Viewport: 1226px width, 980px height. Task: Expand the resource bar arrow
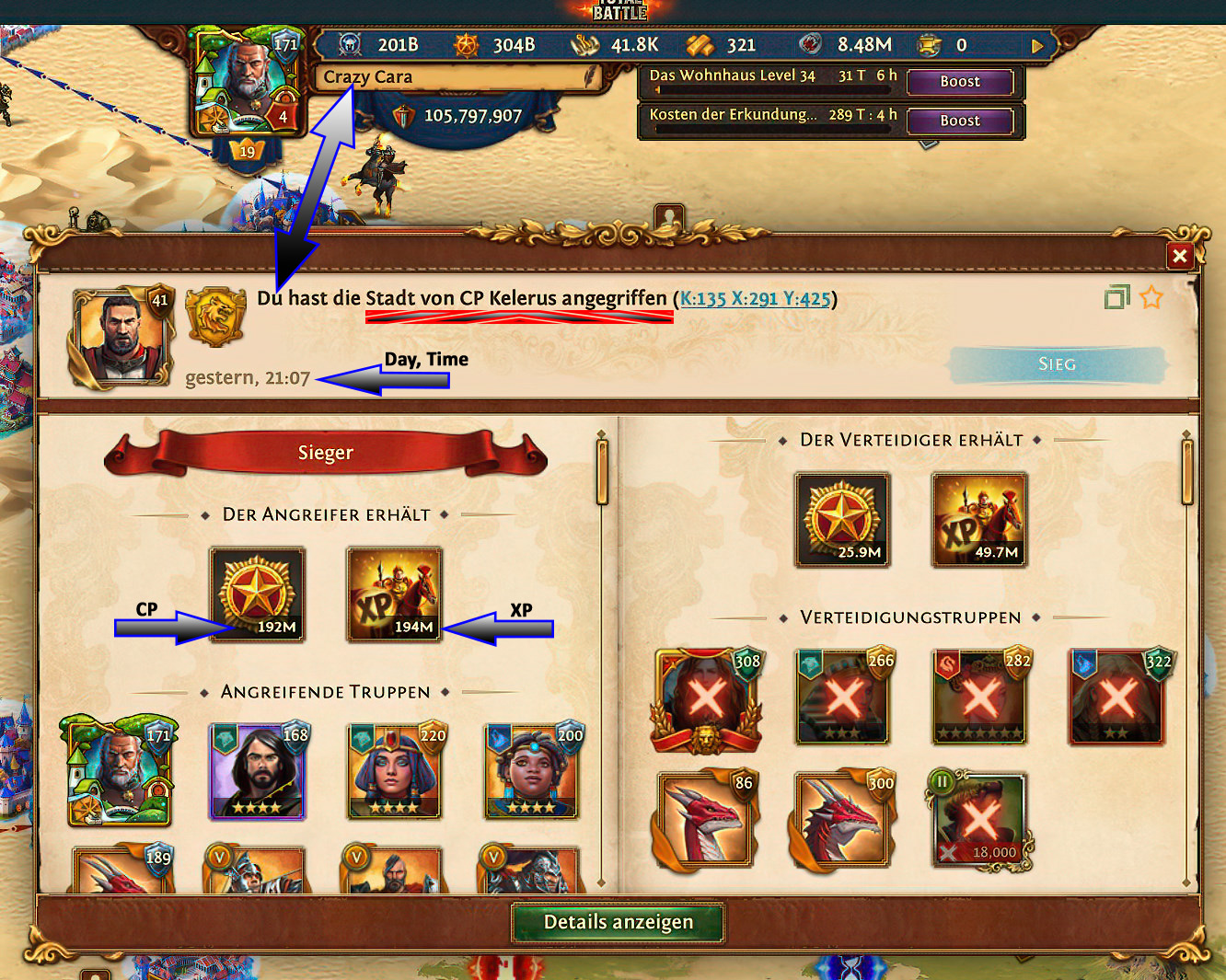(1037, 45)
